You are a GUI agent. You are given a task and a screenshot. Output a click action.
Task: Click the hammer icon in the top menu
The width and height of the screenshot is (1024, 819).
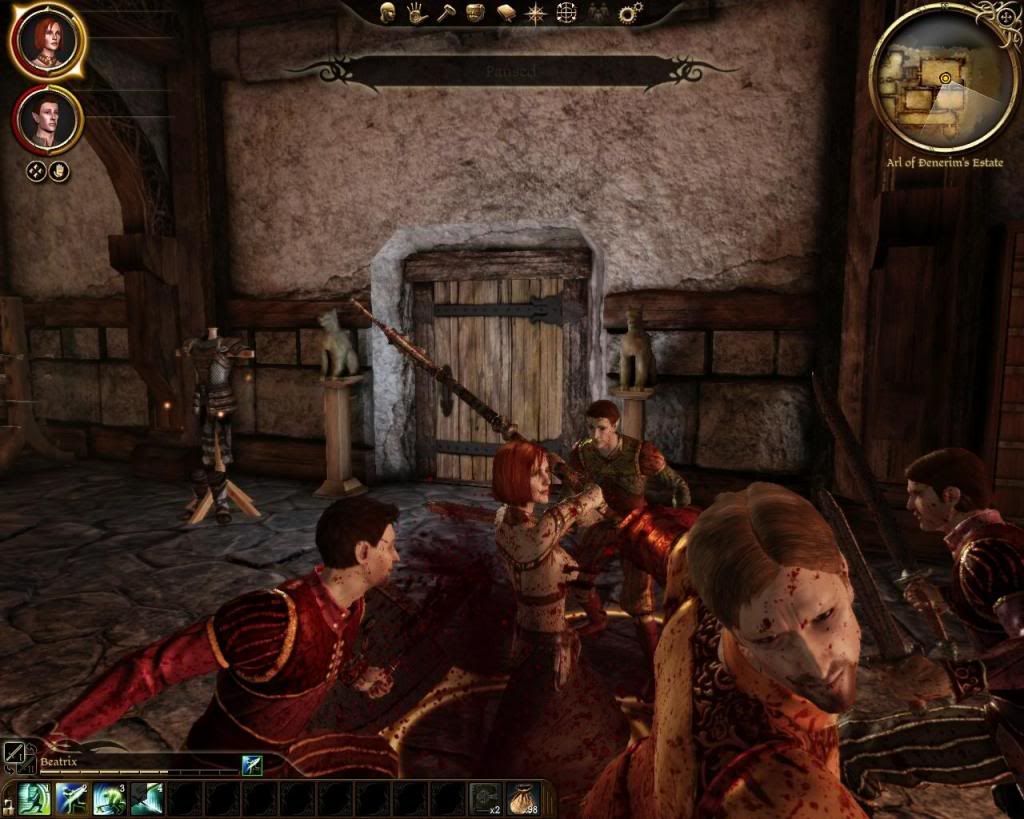coord(446,13)
